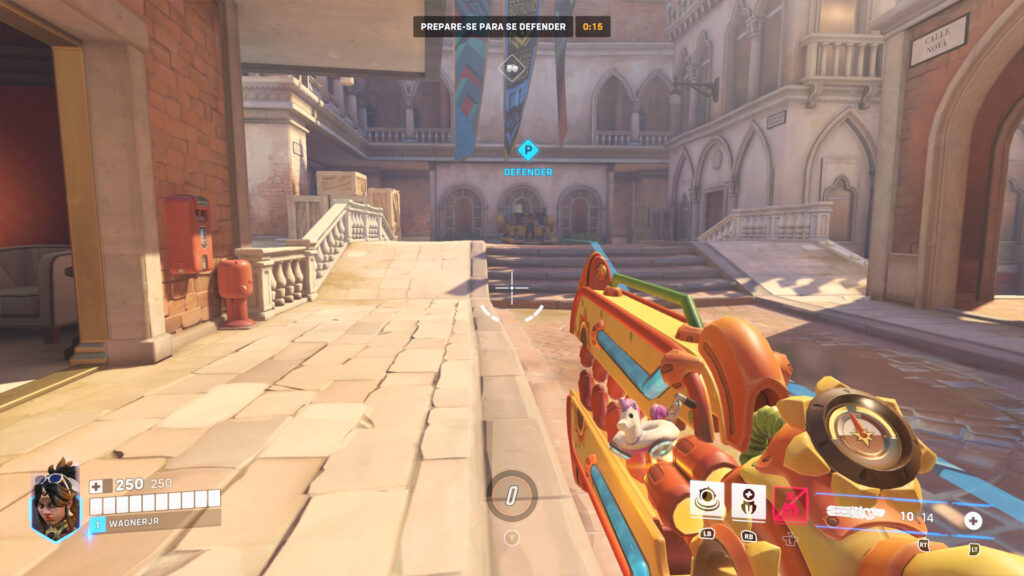Select the Healing Pylon ability icon
This screenshot has height=576, width=1024.
pyautogui.click(x=748, y=500)
